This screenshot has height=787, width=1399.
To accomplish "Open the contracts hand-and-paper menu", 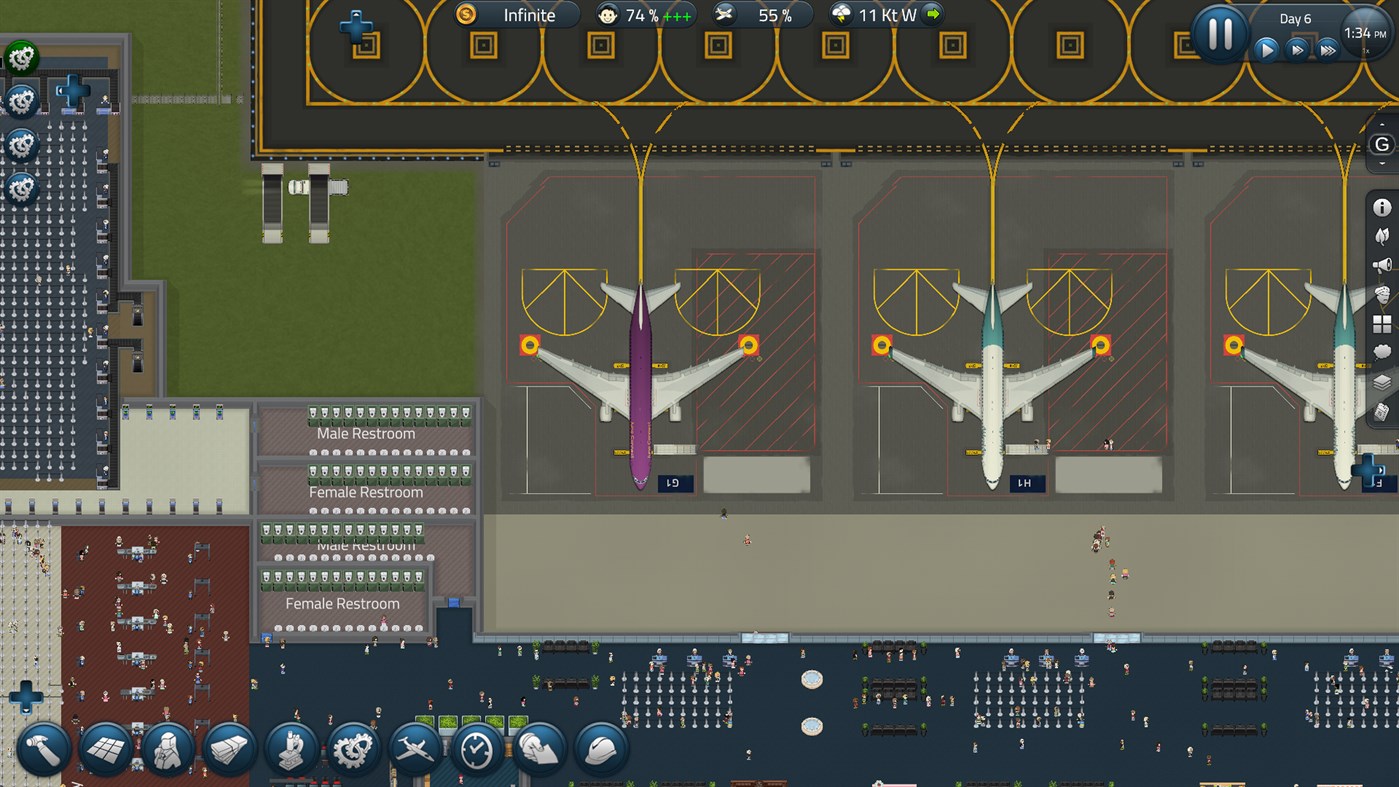I will (540, 748).
